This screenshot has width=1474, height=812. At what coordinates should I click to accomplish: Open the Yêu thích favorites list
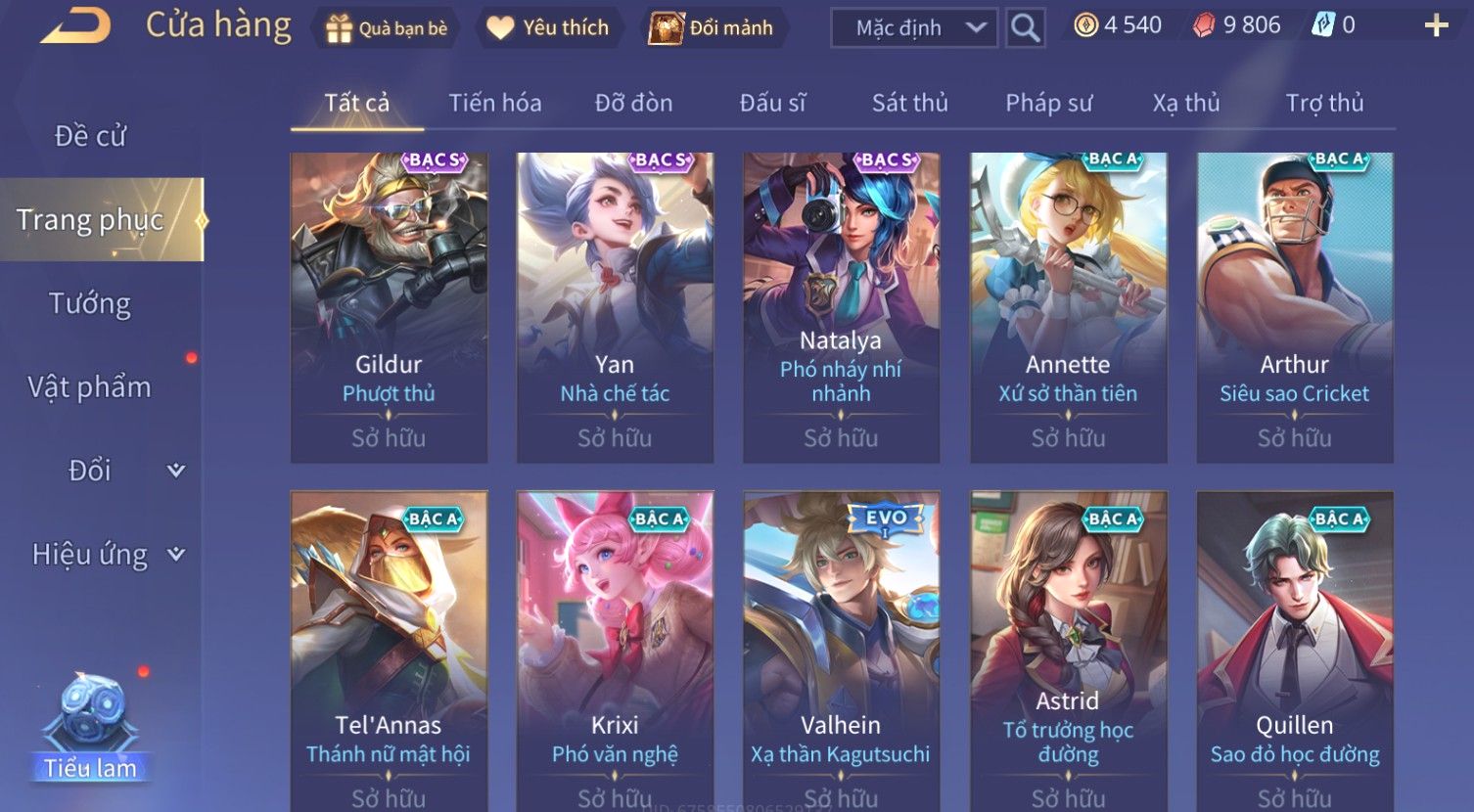tap(548, 28)
